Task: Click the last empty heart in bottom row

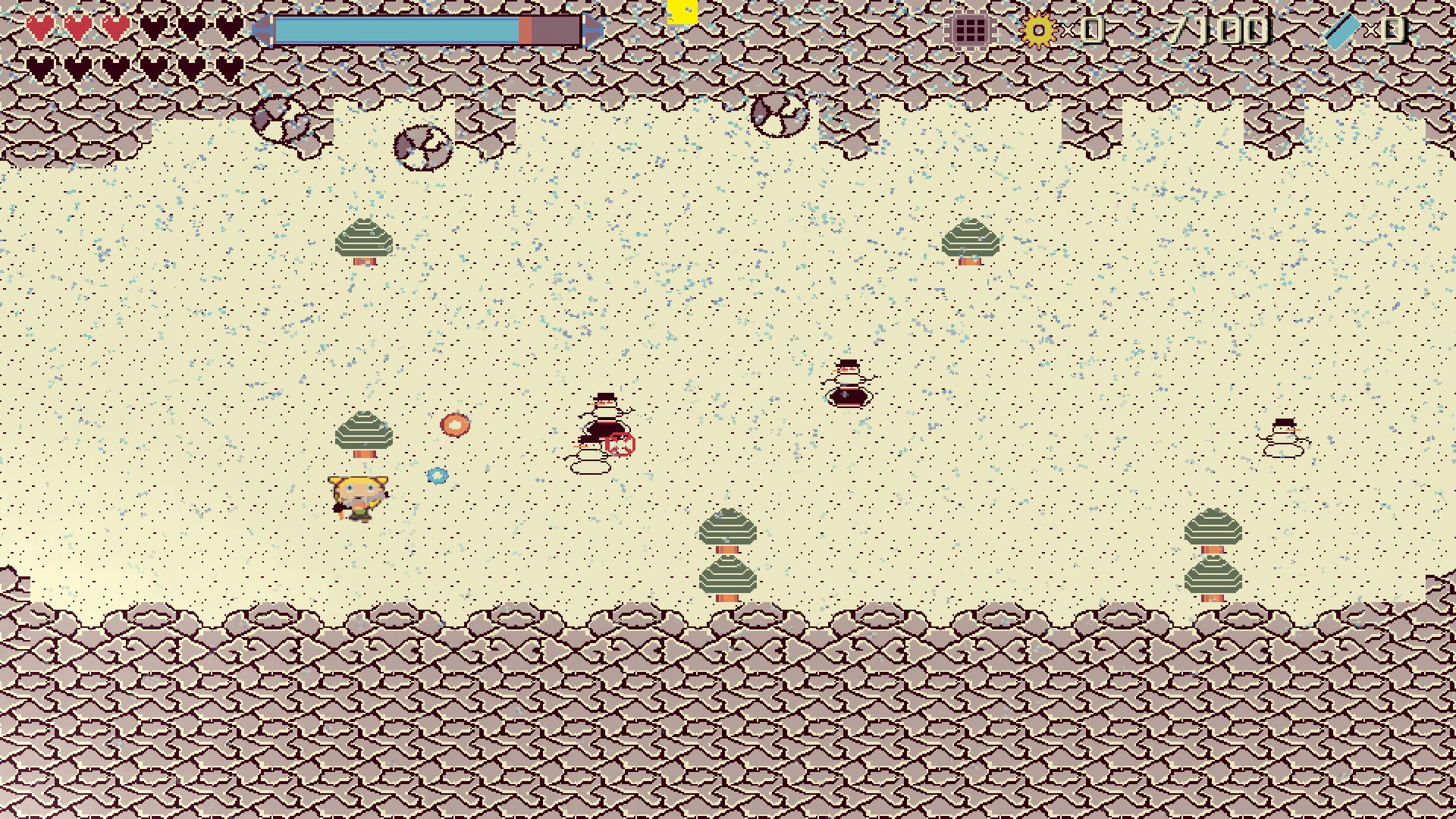Action: [x=229, y=68]
